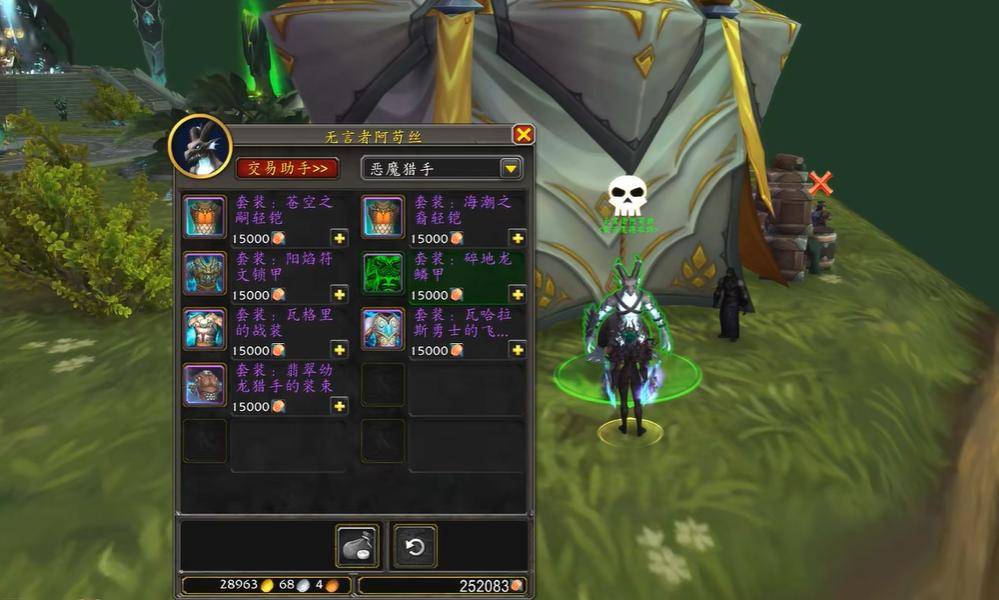Select the 海潮之裔轻铠 set item
The height and width of the screenshot is (600, 999).
pos(382,217)
